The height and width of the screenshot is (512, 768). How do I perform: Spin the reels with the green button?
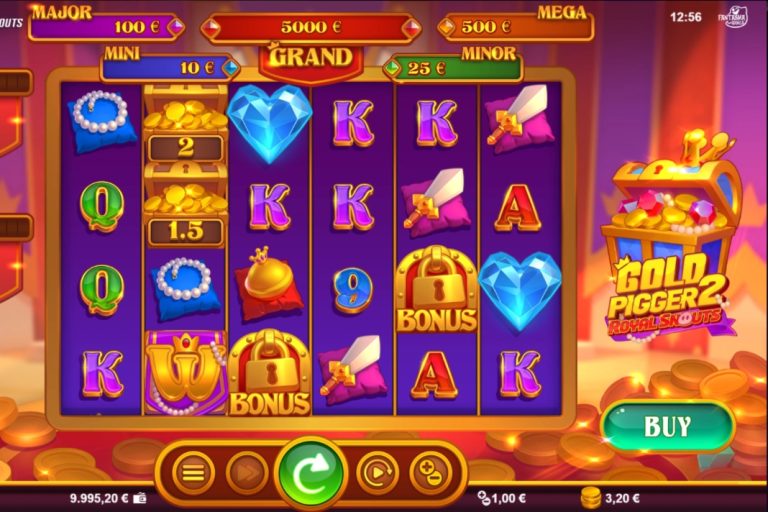[311, 473]
